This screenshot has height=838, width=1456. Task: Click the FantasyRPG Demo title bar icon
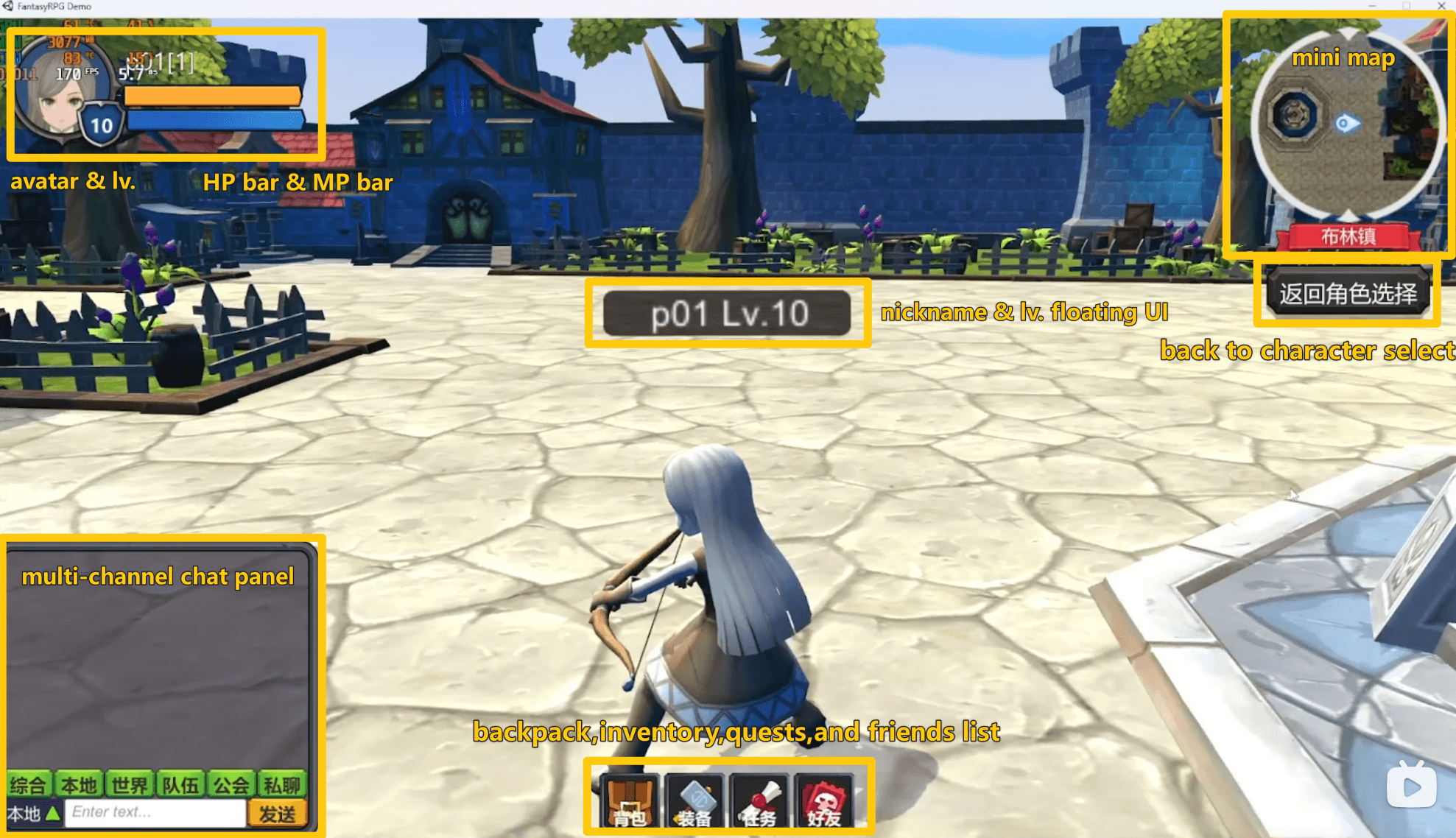[x=9, y=6]
